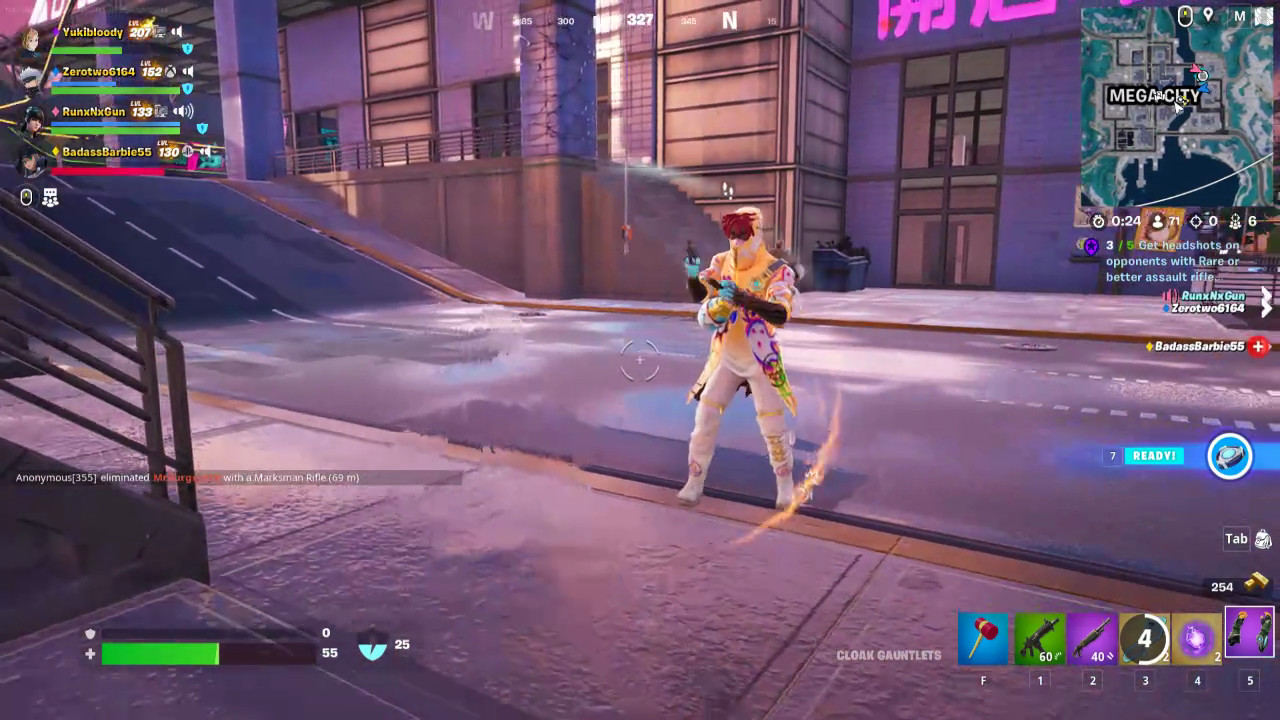The height and width of the screenshot is (720, 1280).
Task: Select the item slot on cooldown showing 4
Action: 1145,638
